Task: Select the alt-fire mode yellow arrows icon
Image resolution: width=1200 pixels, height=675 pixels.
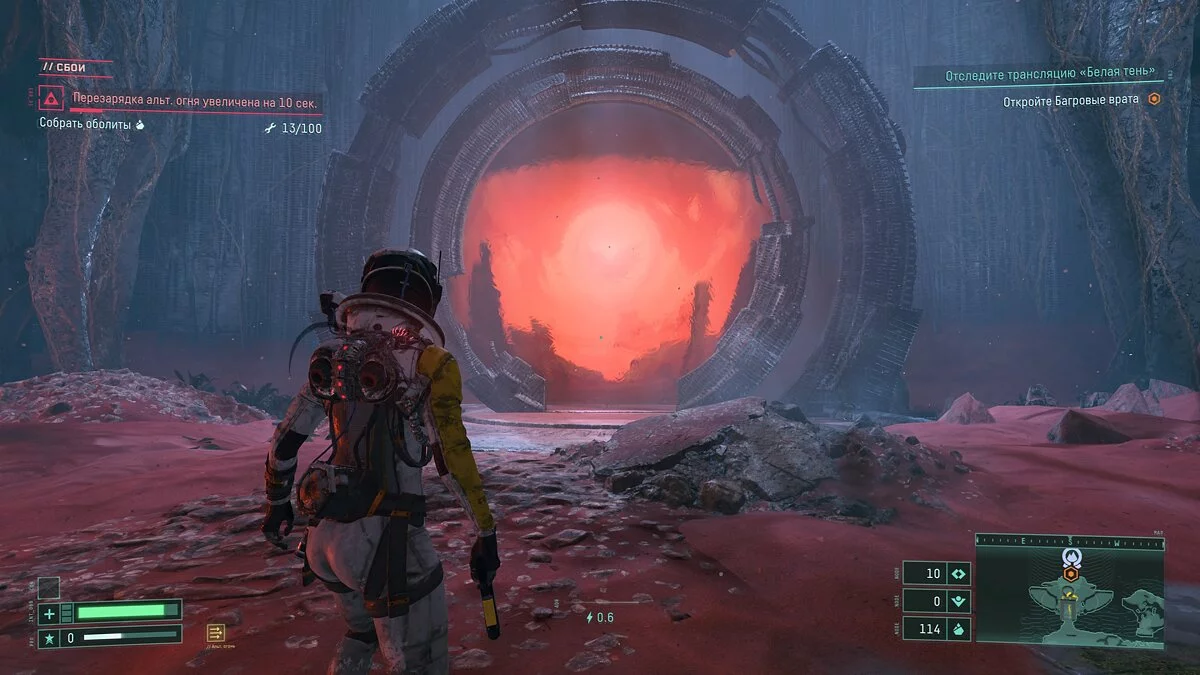Action: (x=215, y=632)
